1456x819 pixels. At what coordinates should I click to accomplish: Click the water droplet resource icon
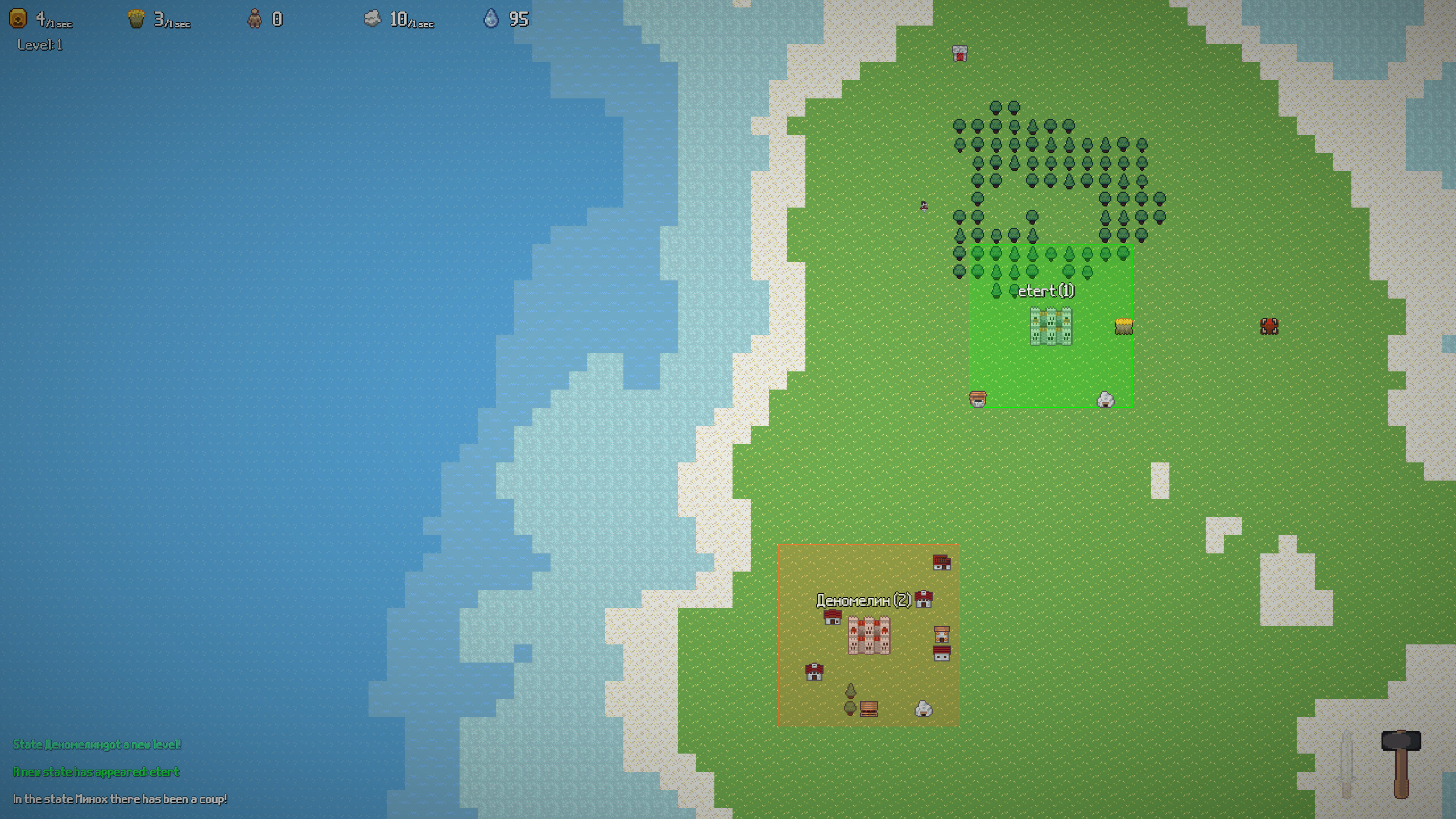tap(491, 19)
